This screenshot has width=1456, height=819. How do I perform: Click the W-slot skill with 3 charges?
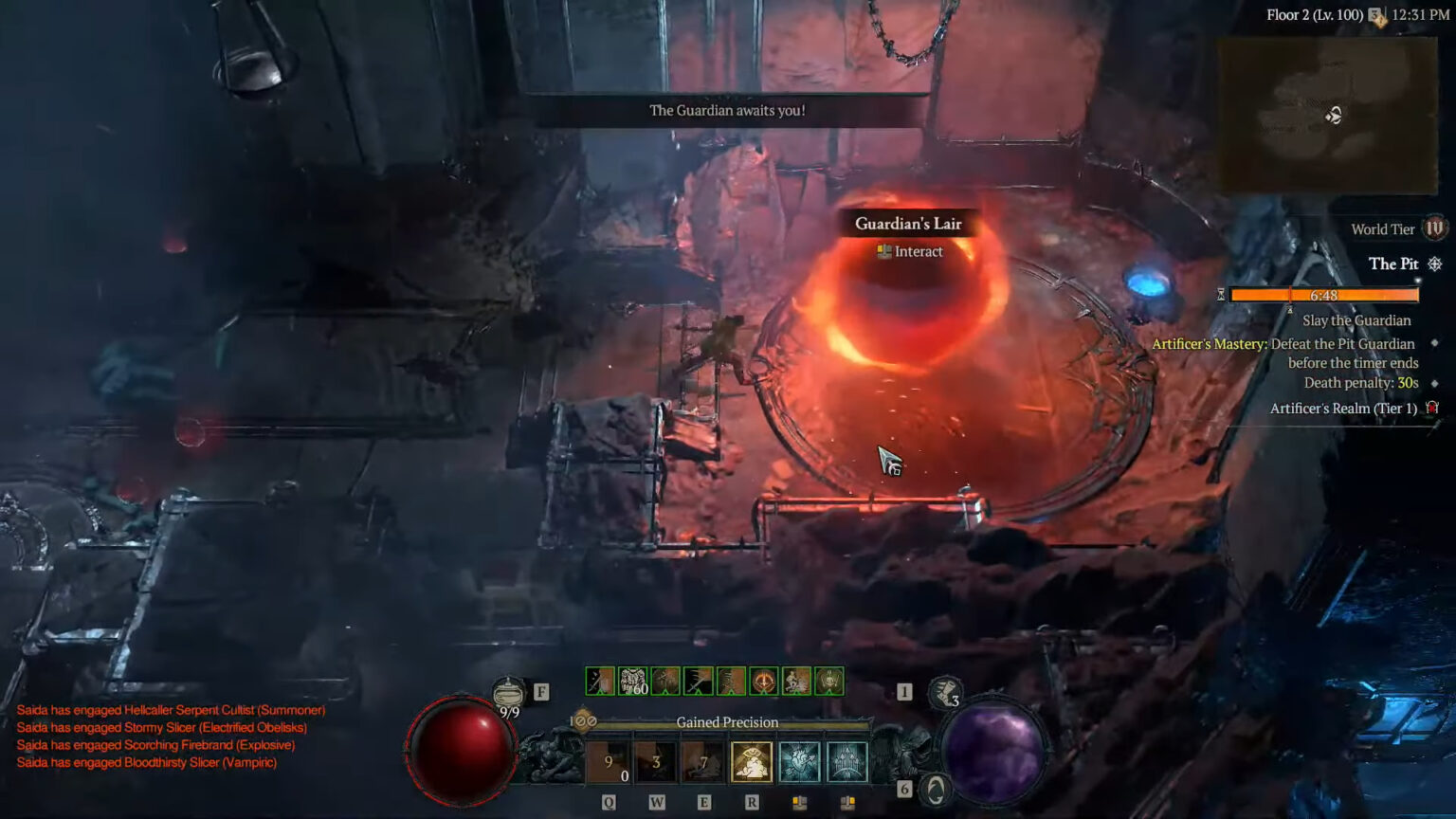tap(656, 762)
